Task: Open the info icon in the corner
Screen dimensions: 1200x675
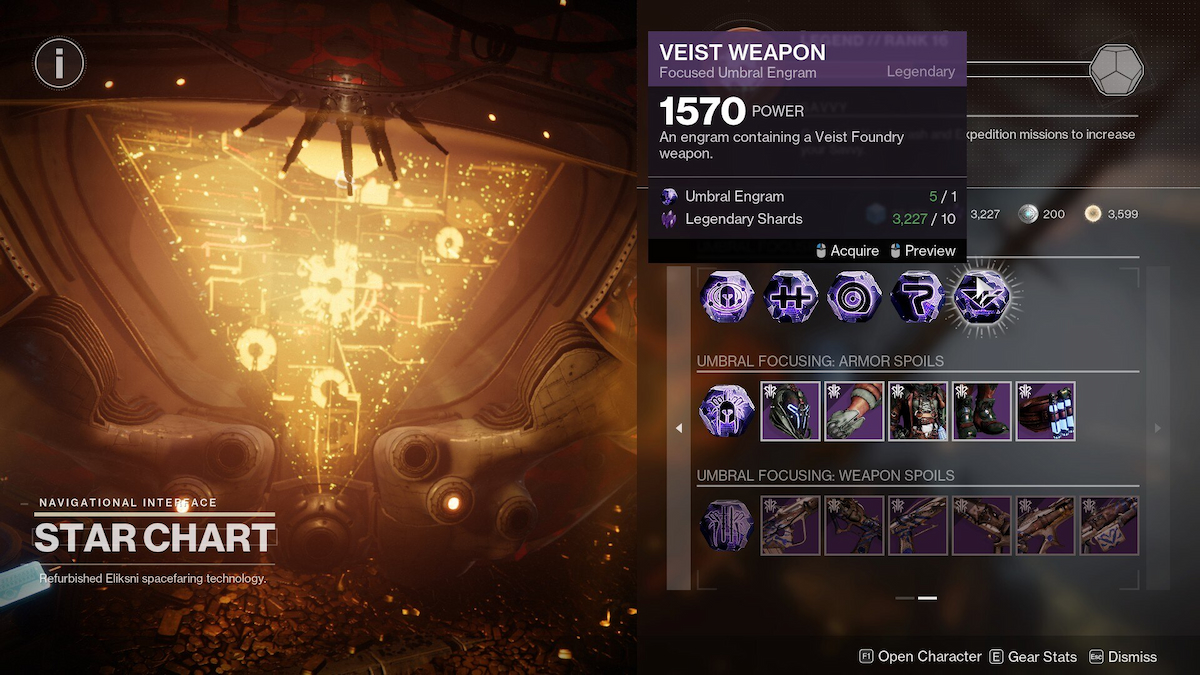Action: 59,64
